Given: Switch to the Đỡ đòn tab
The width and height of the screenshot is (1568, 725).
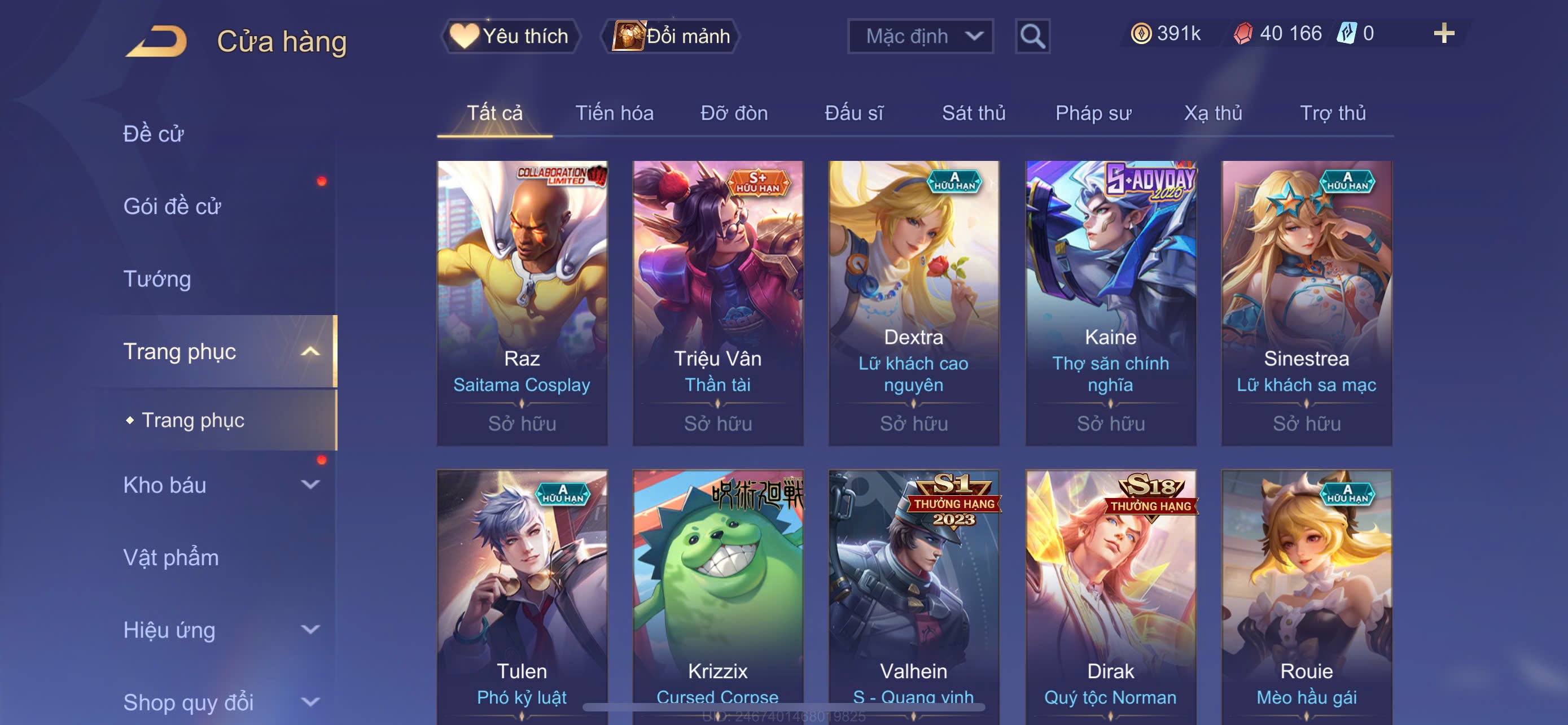Looking at the screenshot, I should coord(733,113).
